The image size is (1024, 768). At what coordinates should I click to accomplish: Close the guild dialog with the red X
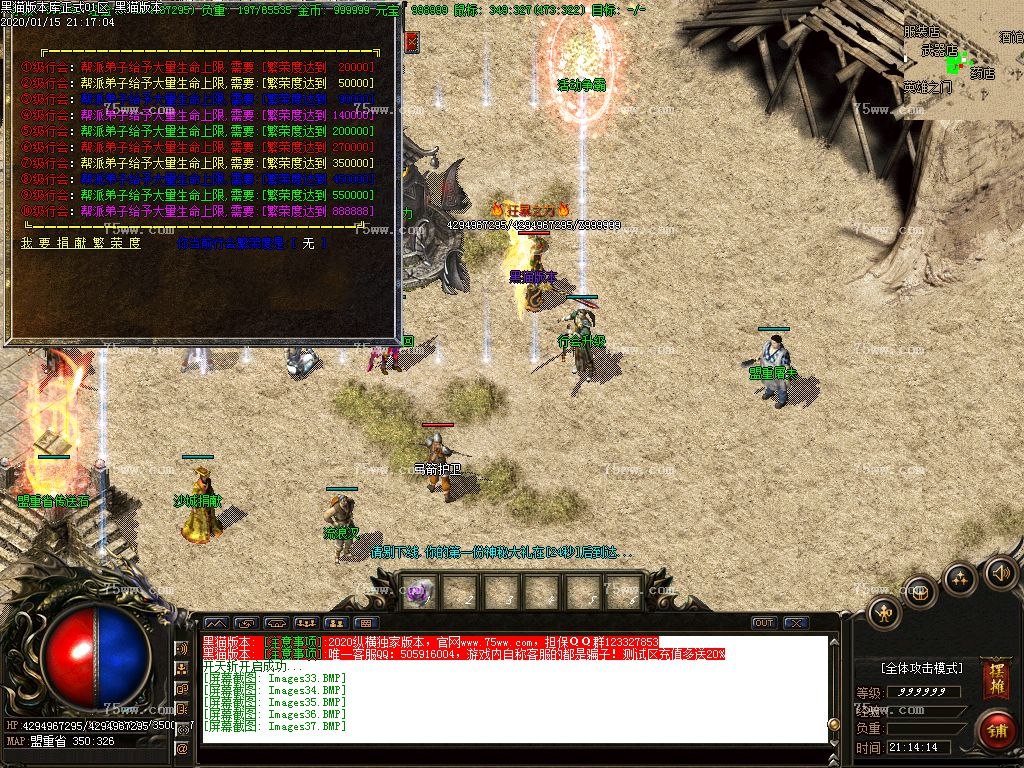pos(413,42)
